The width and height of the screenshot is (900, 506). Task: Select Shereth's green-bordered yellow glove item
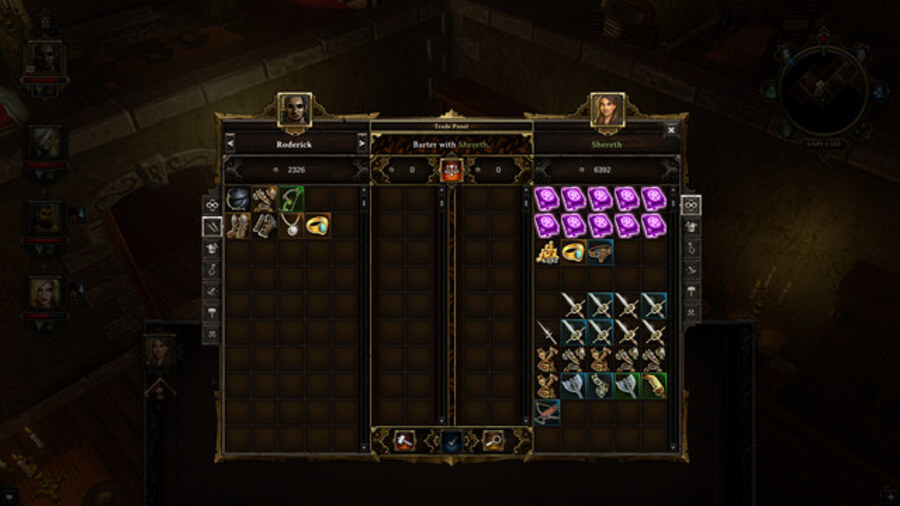pyautogui.click(x=653, y=385)
